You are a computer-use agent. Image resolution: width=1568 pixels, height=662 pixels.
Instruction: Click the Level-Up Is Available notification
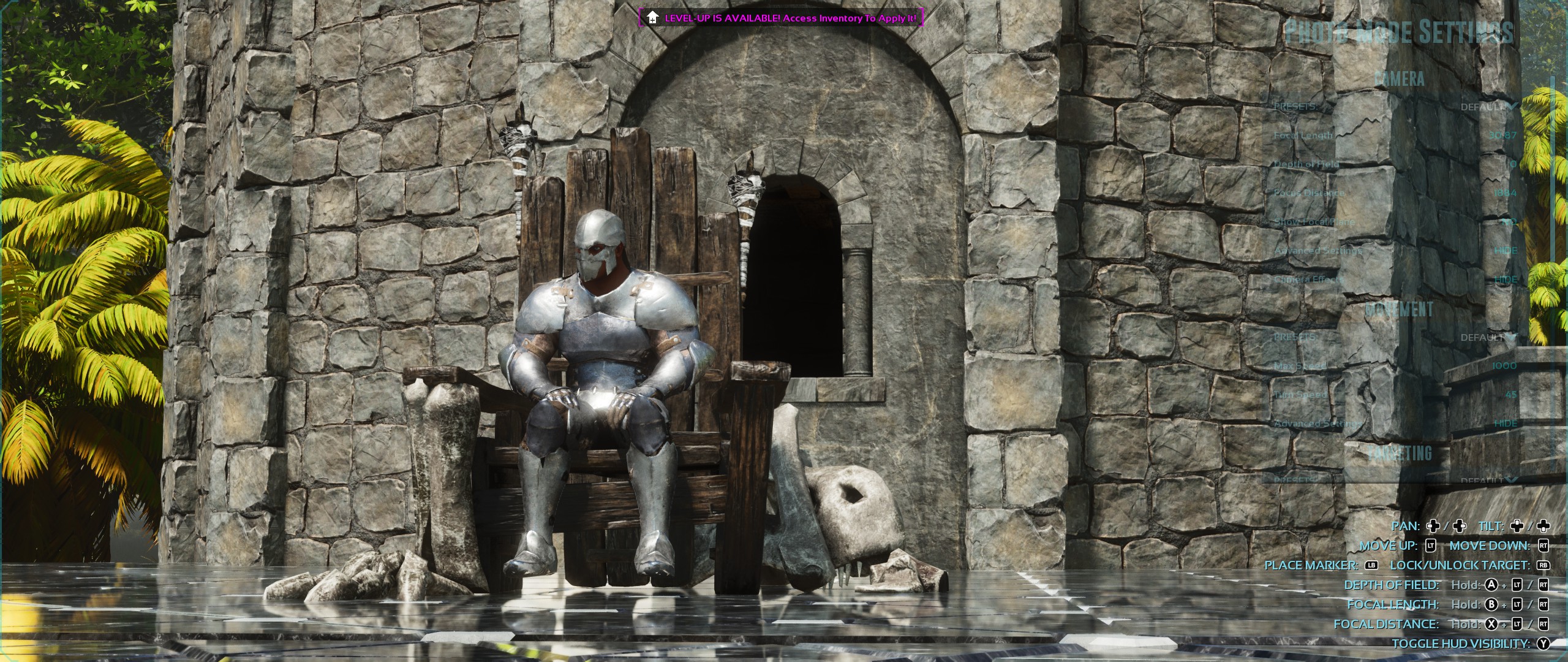coord(781,18)
